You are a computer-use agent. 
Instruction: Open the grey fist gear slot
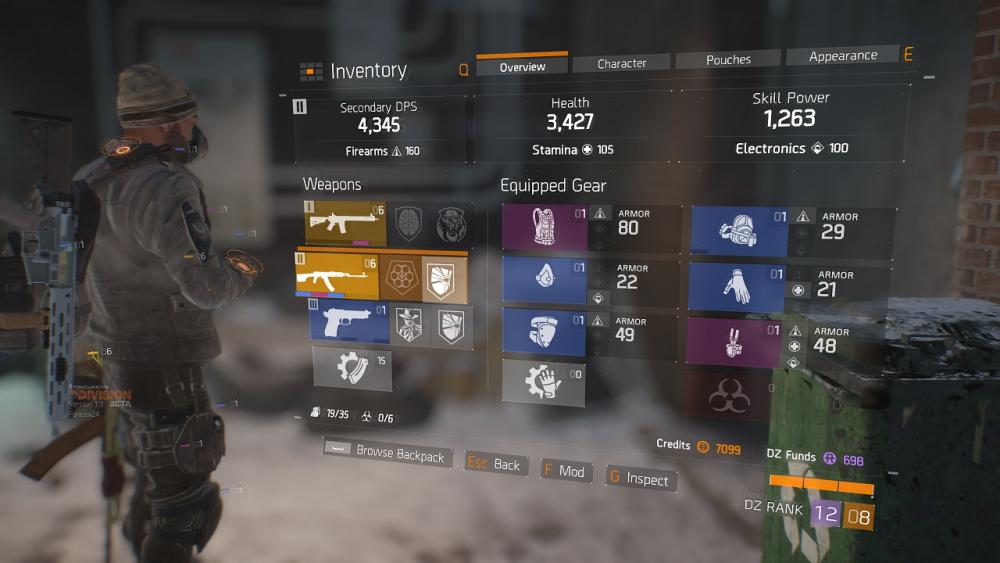point(544,382)
